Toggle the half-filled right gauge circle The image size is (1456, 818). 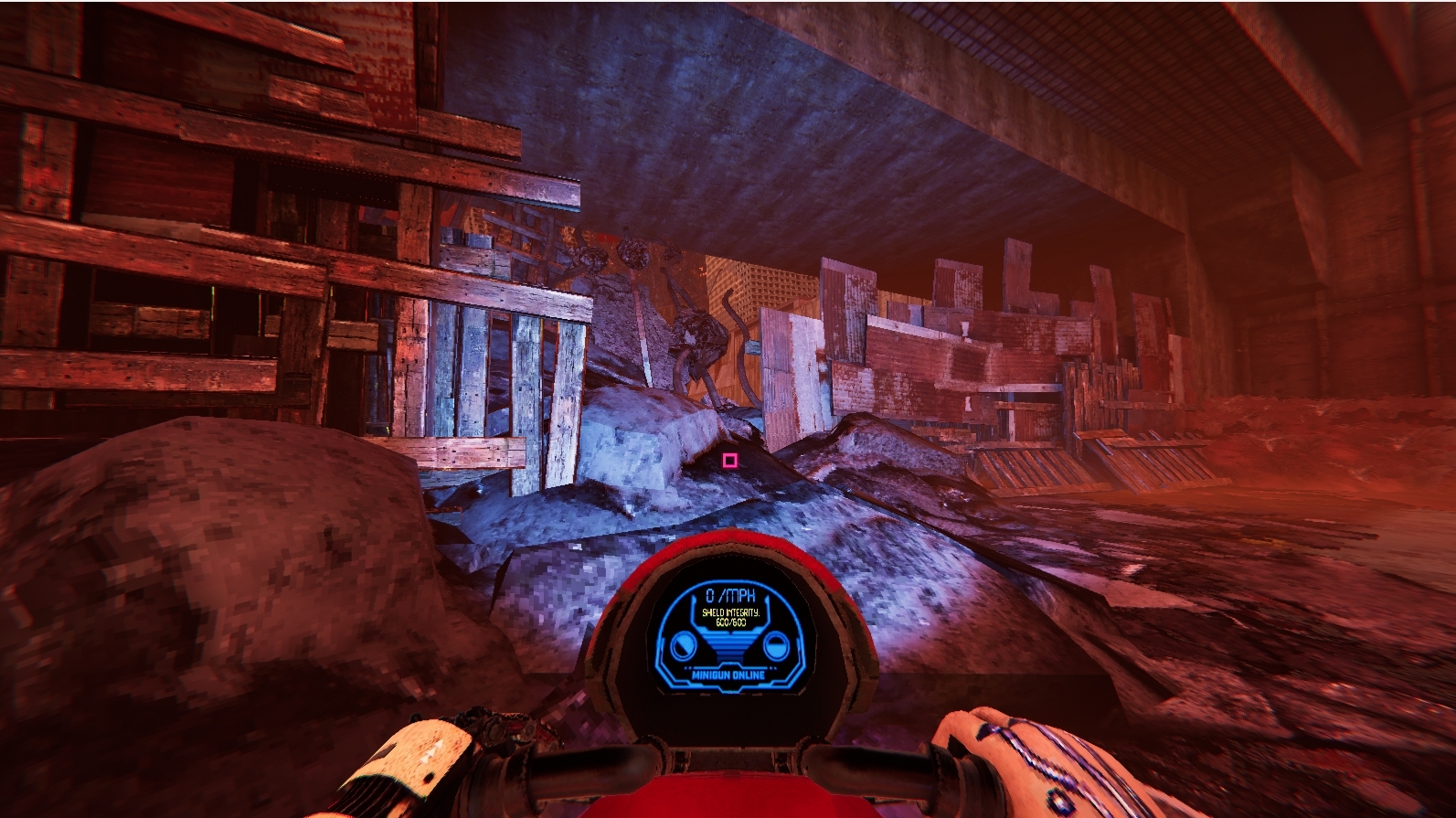coord(776,646)
